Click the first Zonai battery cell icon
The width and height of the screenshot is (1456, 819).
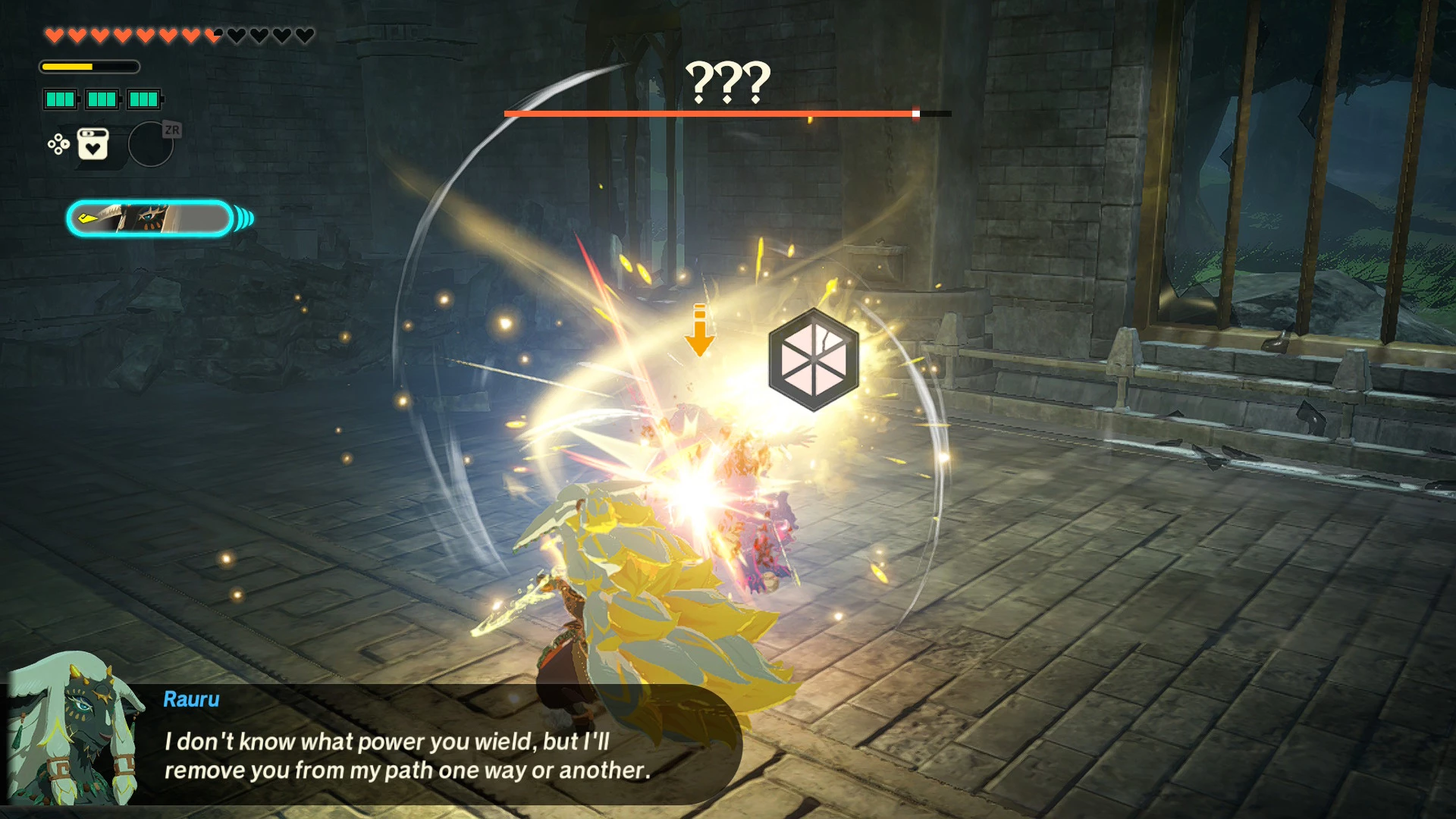(59, 99)
